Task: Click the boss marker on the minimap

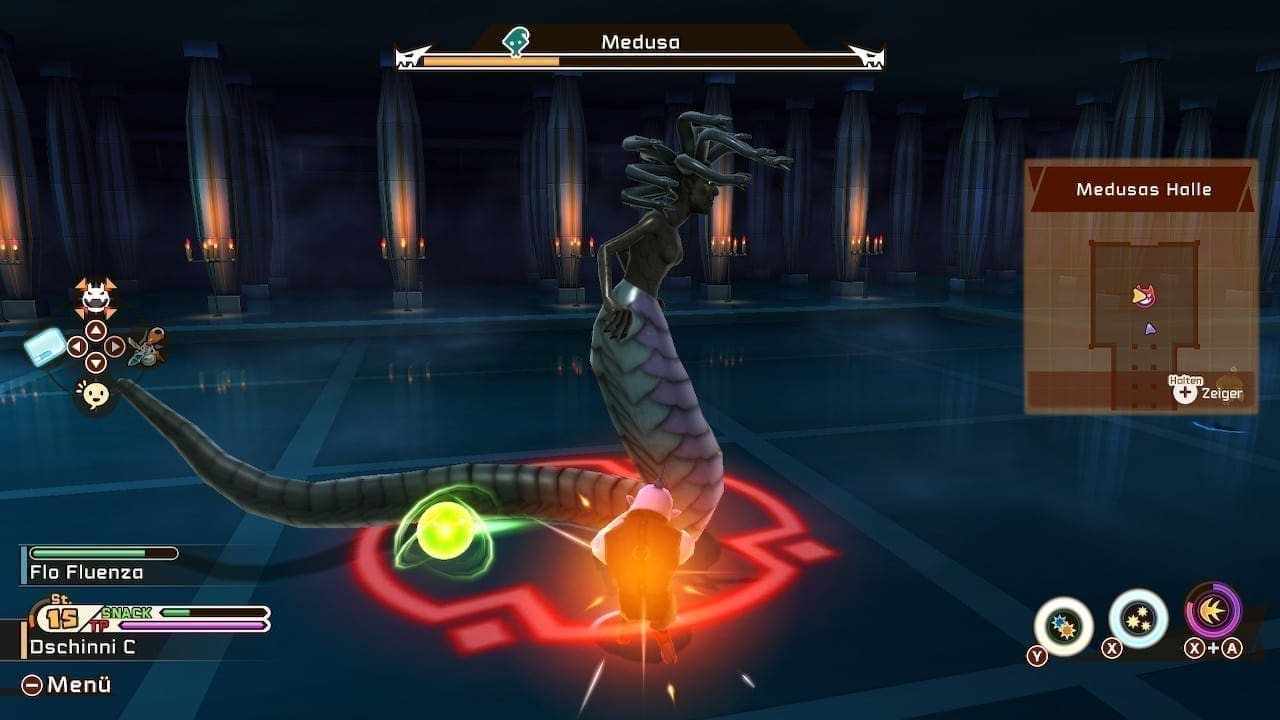Action: point(1143,296)
